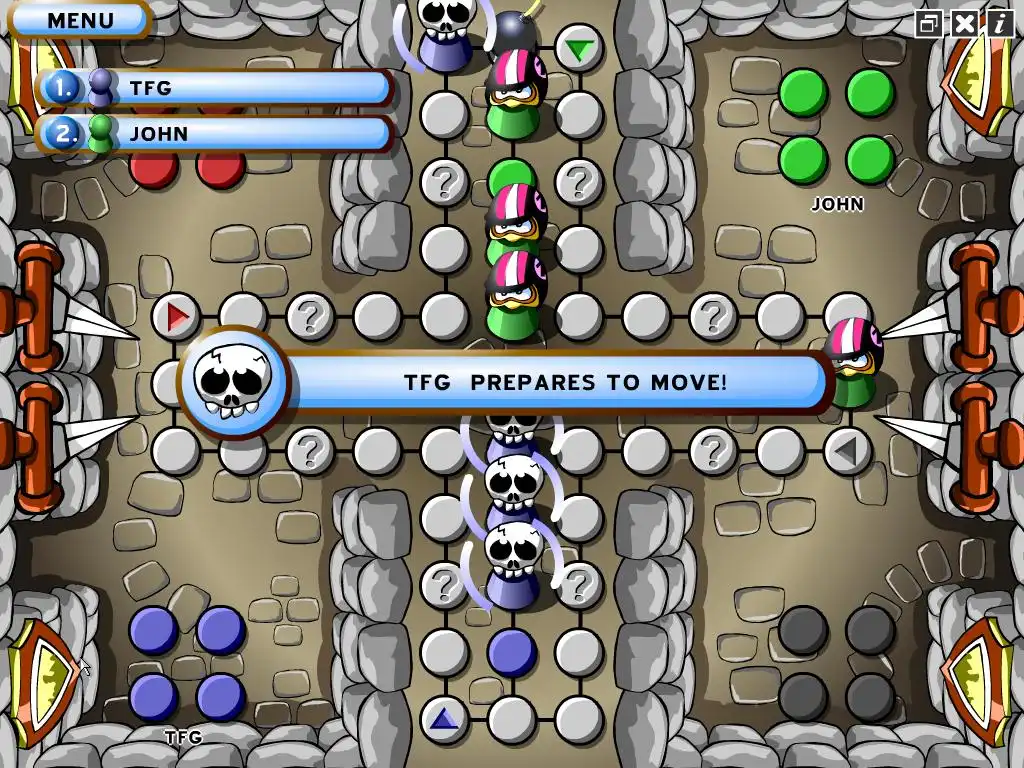This screenshot has height=768, width=1024.
Task: Open the MENU button
Action: 80,19
